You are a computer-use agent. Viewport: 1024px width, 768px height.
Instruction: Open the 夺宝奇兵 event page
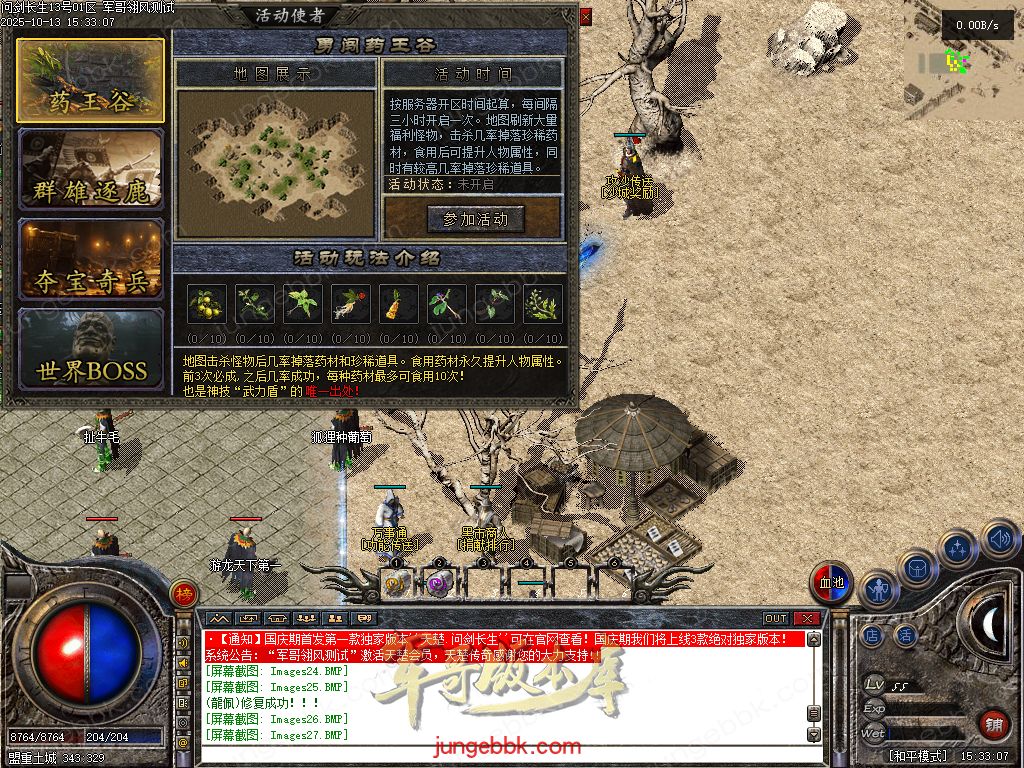(x=90, y=259)
